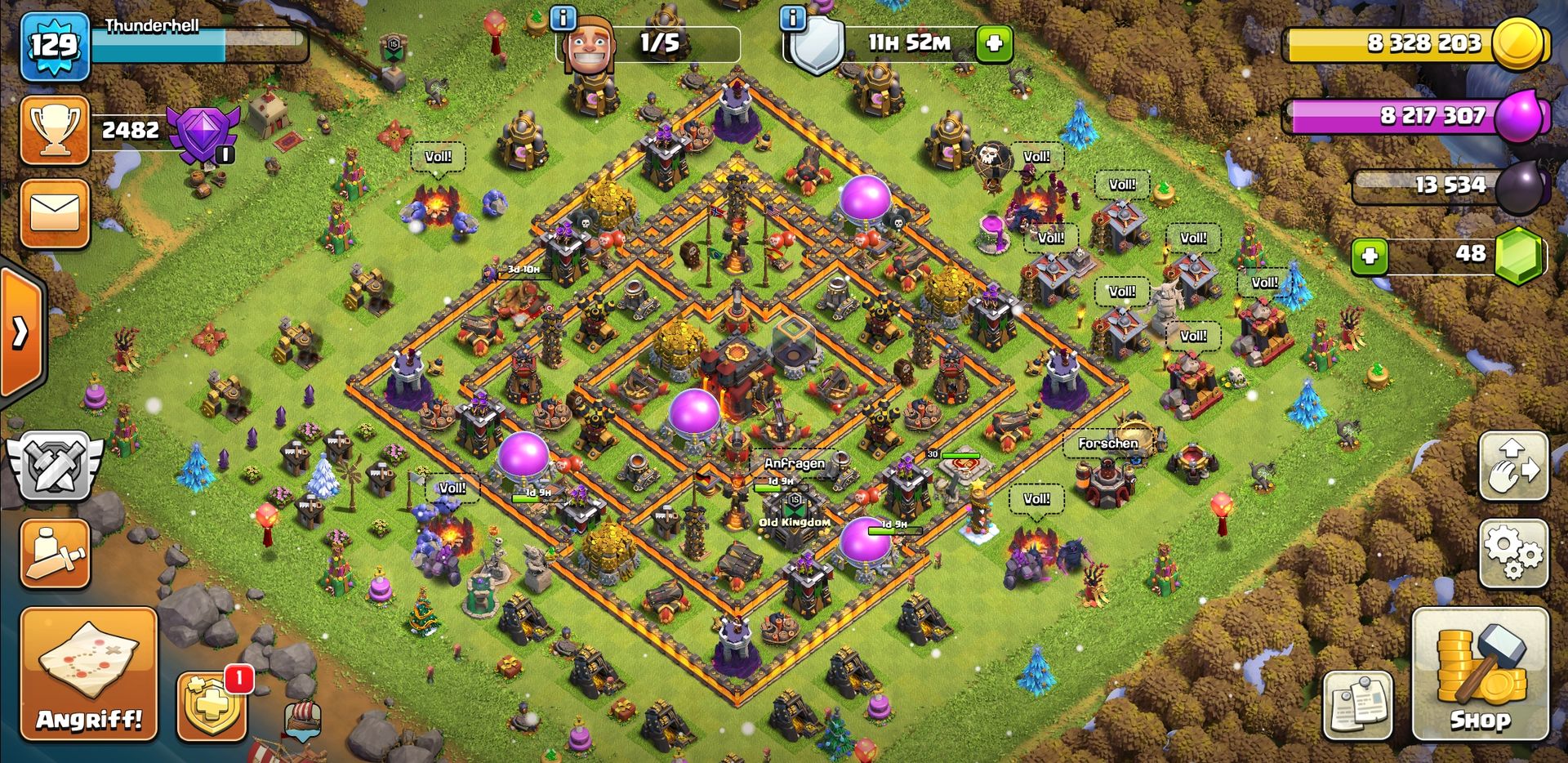Image resolution: width=1568 pixels, height=763 pixels.
Task: View the trophy league rankings
Action: tap(55, 131)
